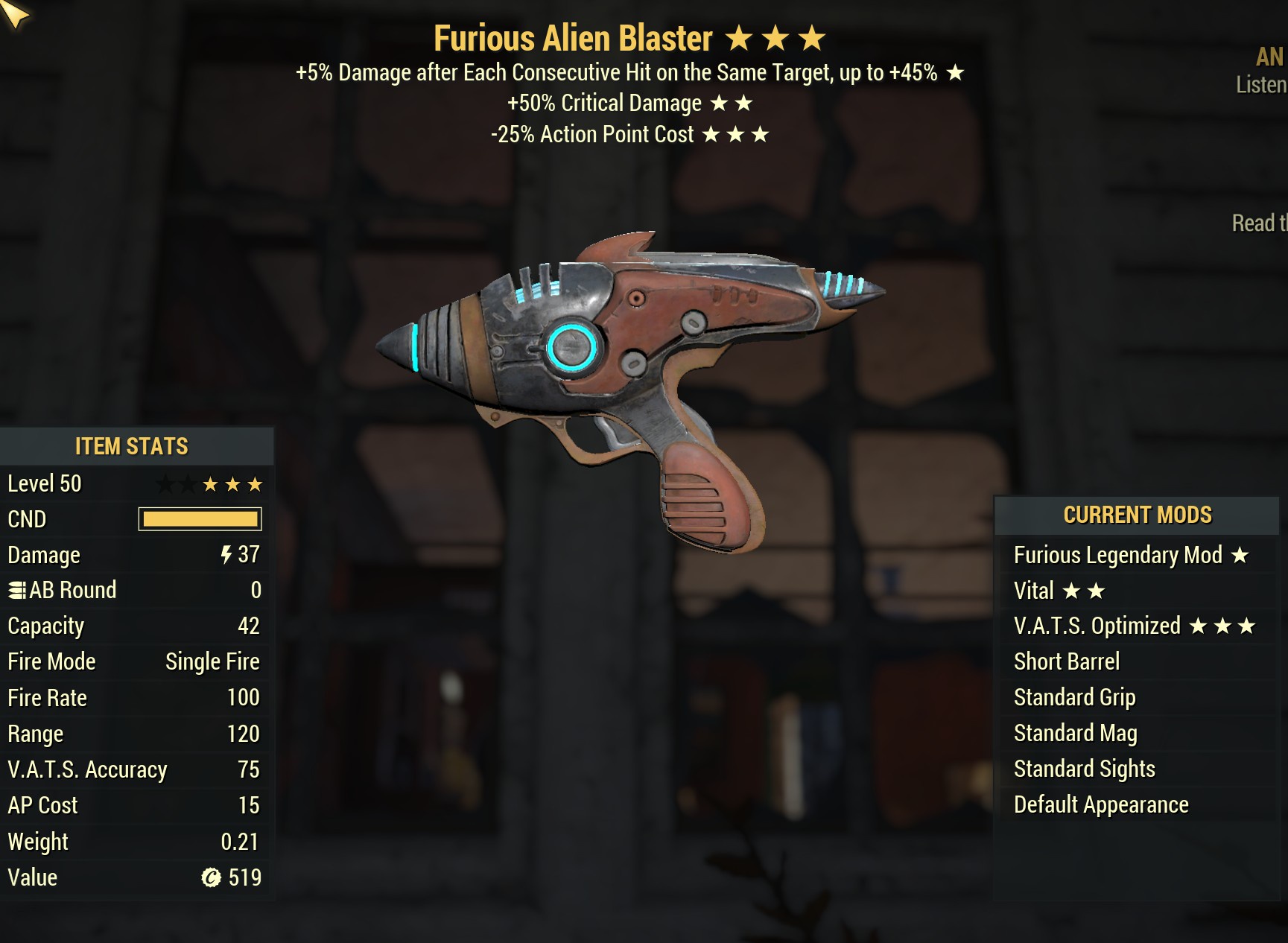Select the Furious Legendary Mod entry
Viewport: 1288px width, 943px height.
coord(1130,555)
